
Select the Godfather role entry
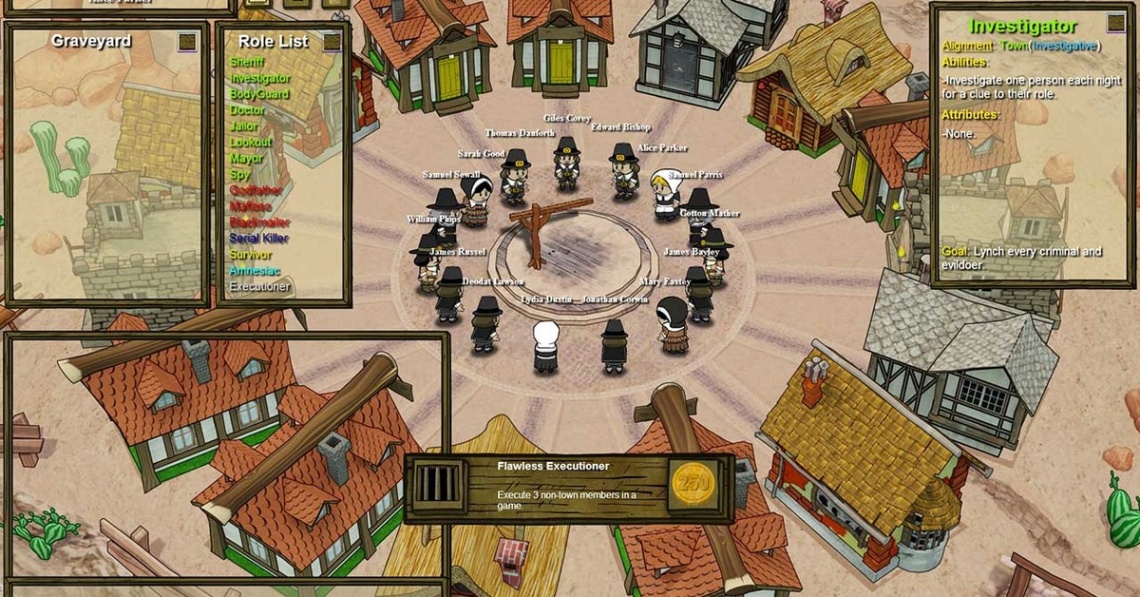[257, 190]
